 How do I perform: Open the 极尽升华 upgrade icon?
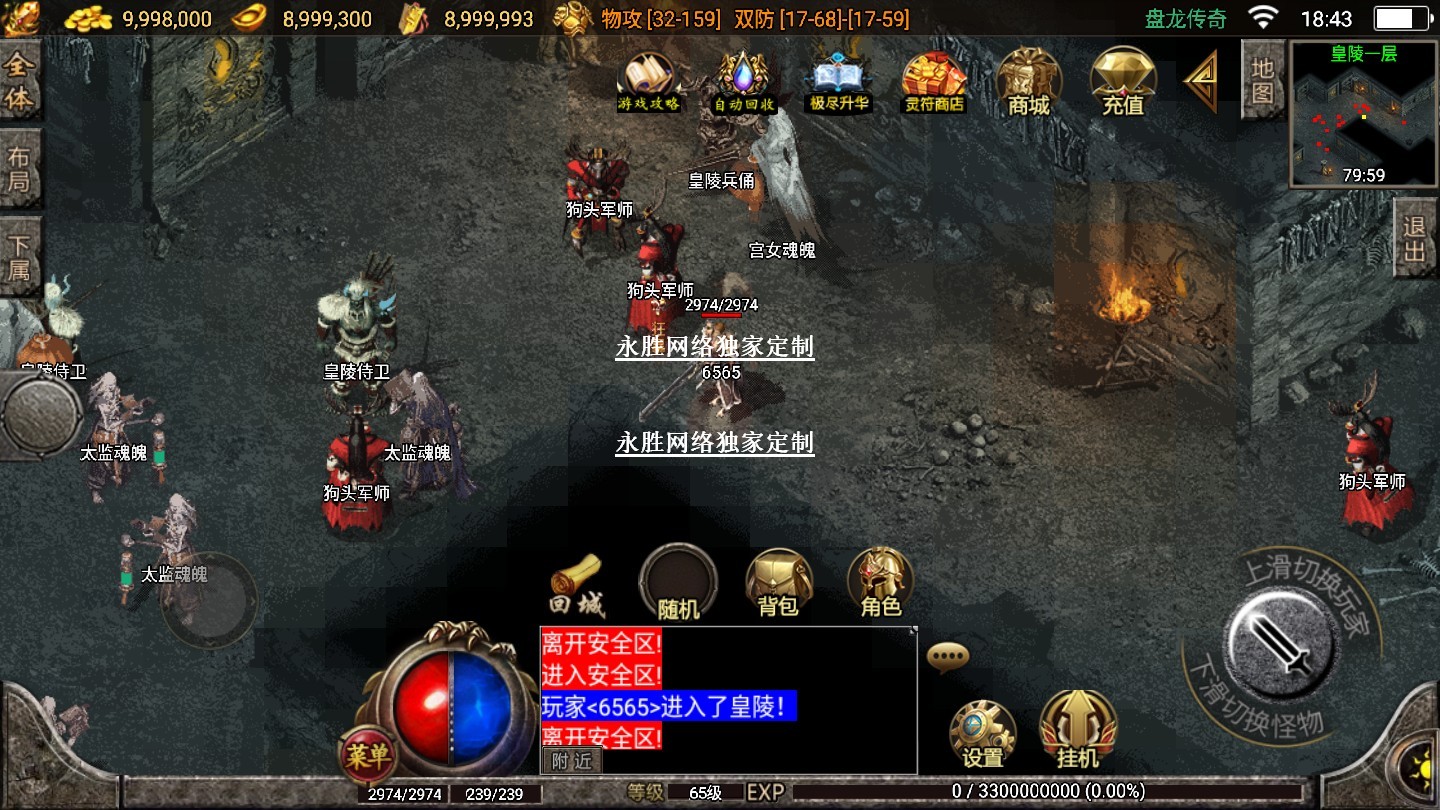(839, 80)
